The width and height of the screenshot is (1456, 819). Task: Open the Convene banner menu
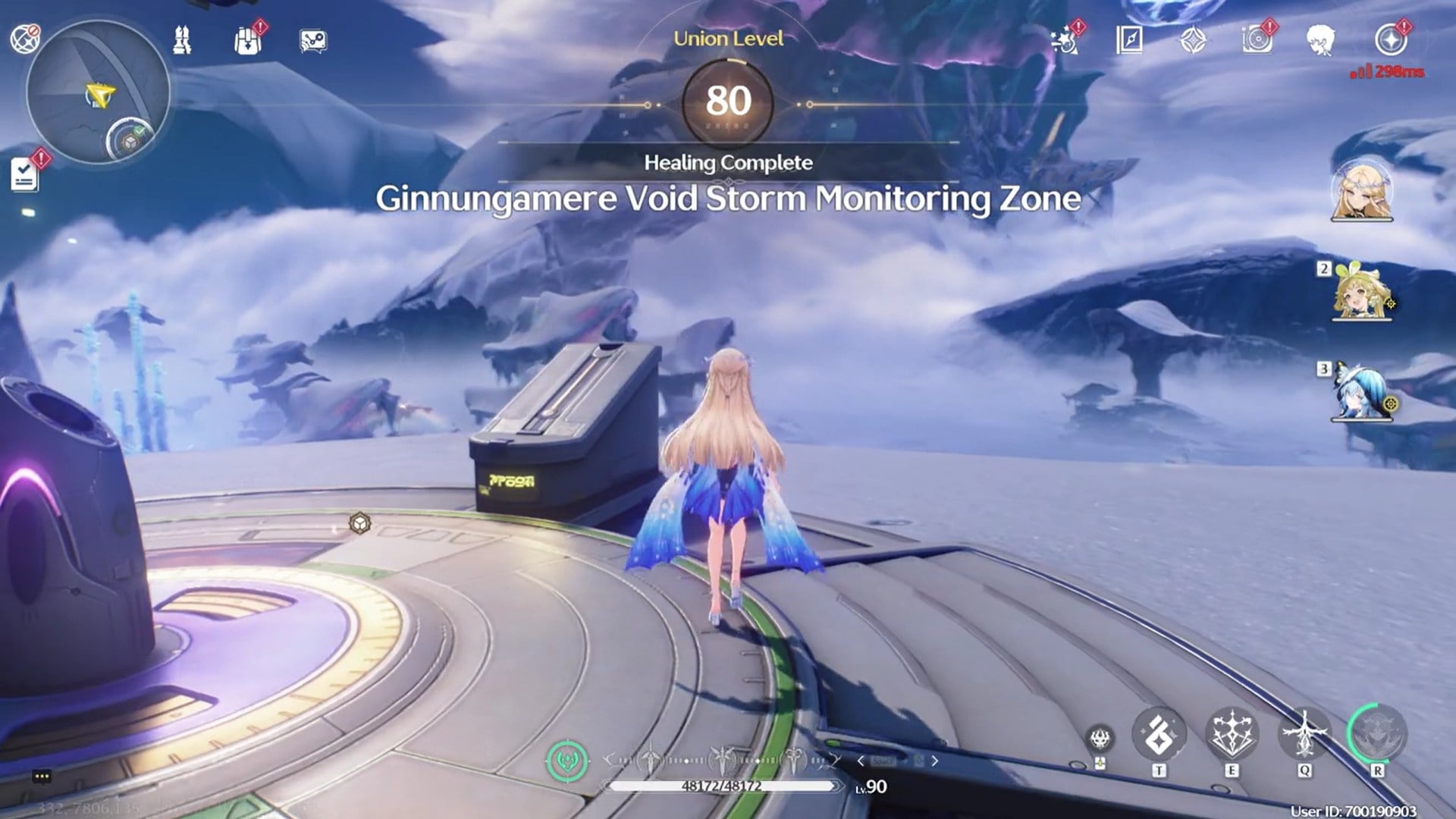click(1192, 39)
